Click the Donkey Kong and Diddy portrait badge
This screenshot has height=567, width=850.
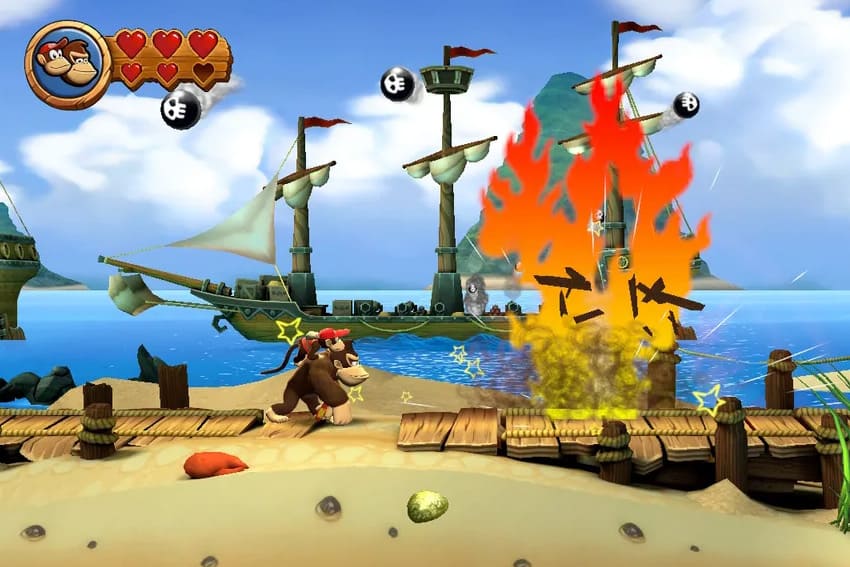pos(67,65)
